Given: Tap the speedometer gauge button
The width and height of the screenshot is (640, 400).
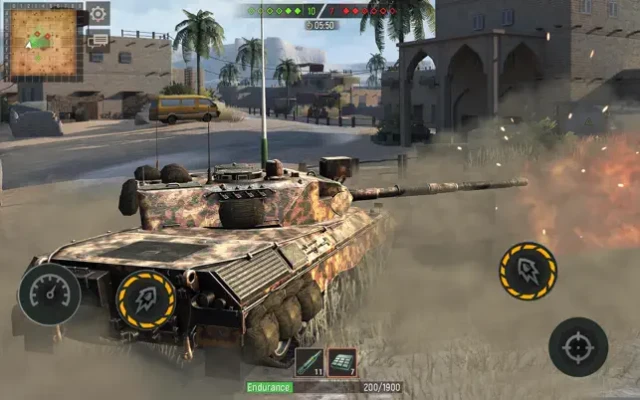Looking at the screenshot, I should [x=49, y=294].
